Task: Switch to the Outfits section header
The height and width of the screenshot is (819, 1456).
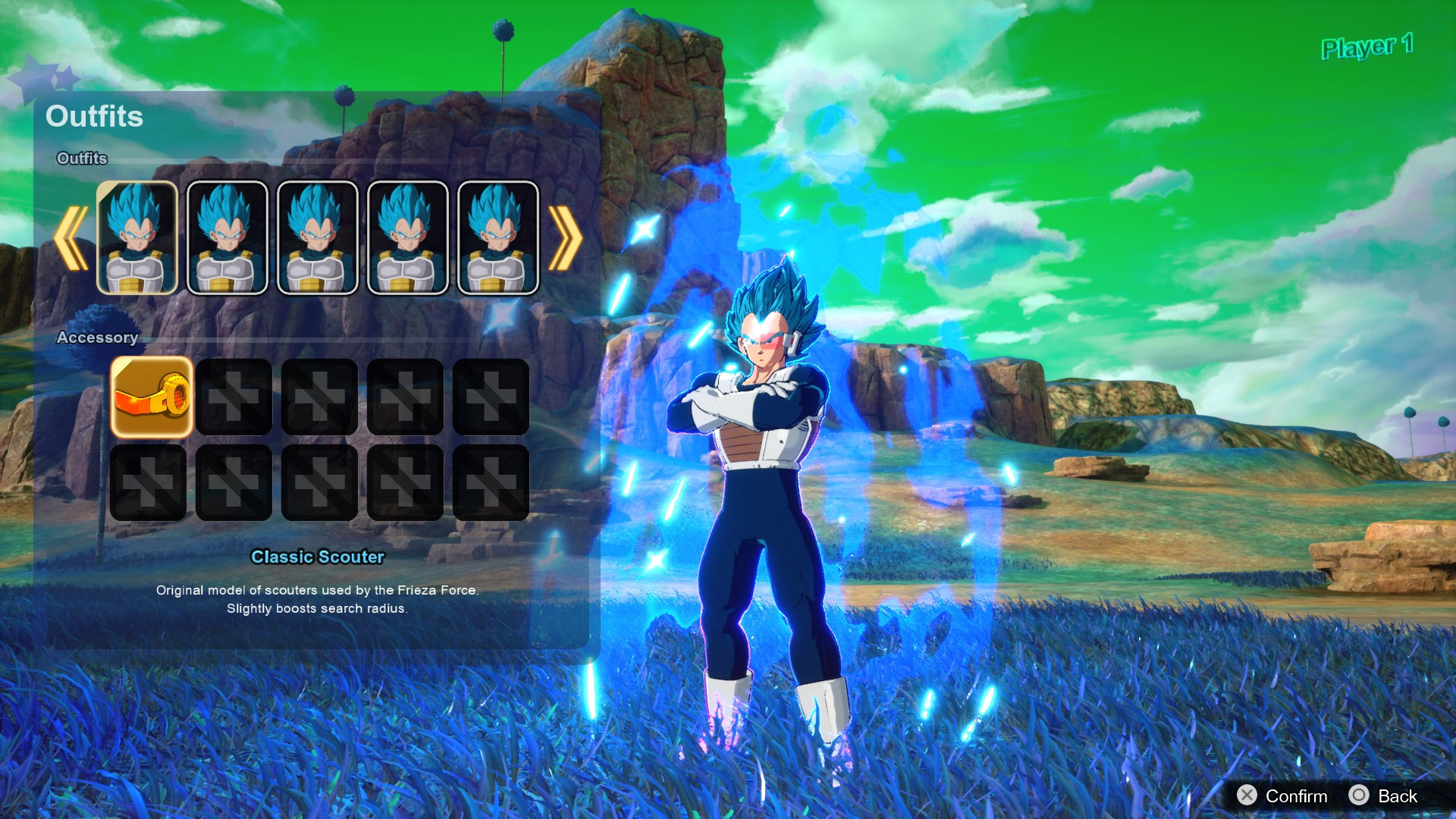Action: (81, 159)
